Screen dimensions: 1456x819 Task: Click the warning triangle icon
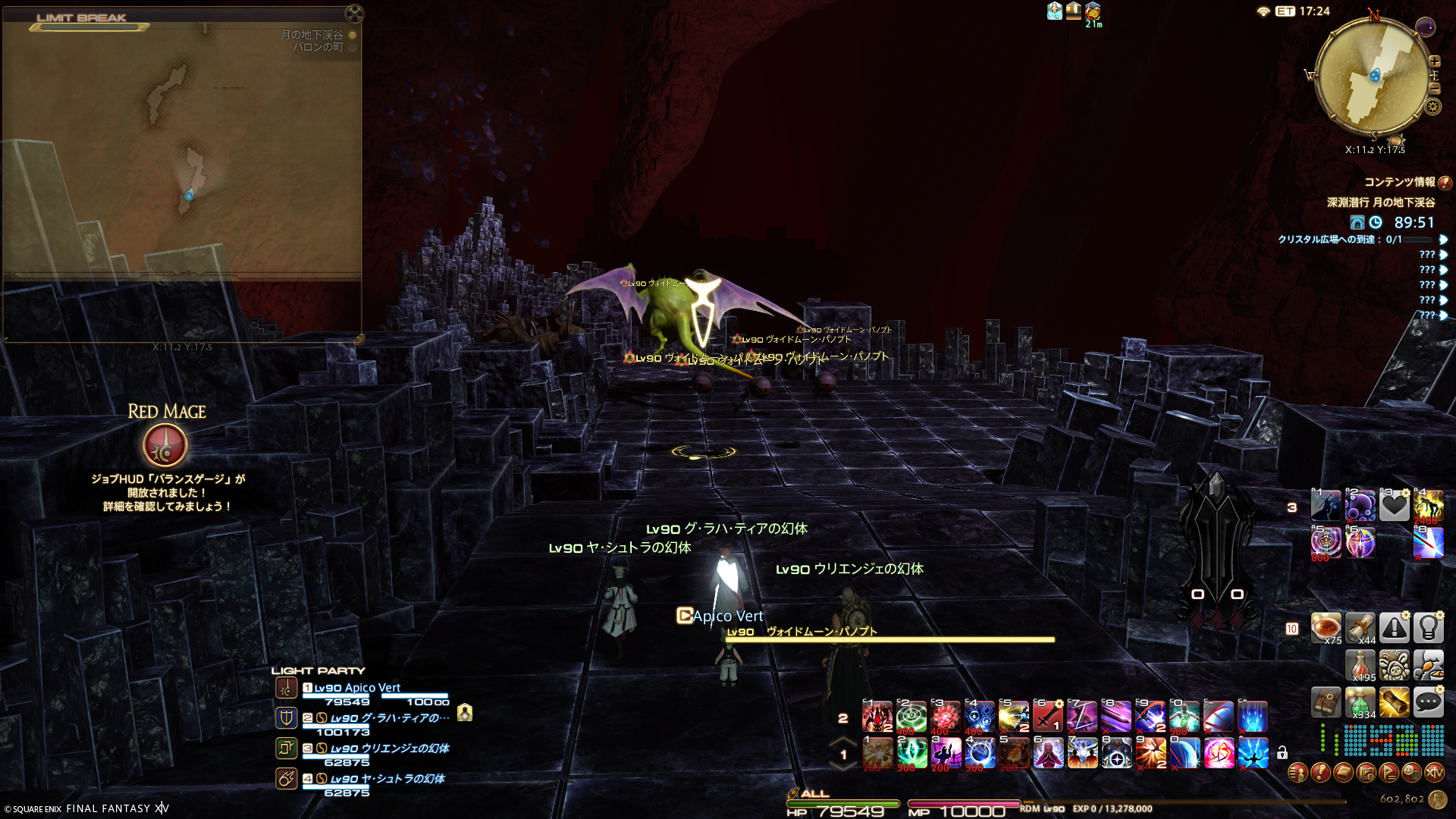click(1394, 628)
